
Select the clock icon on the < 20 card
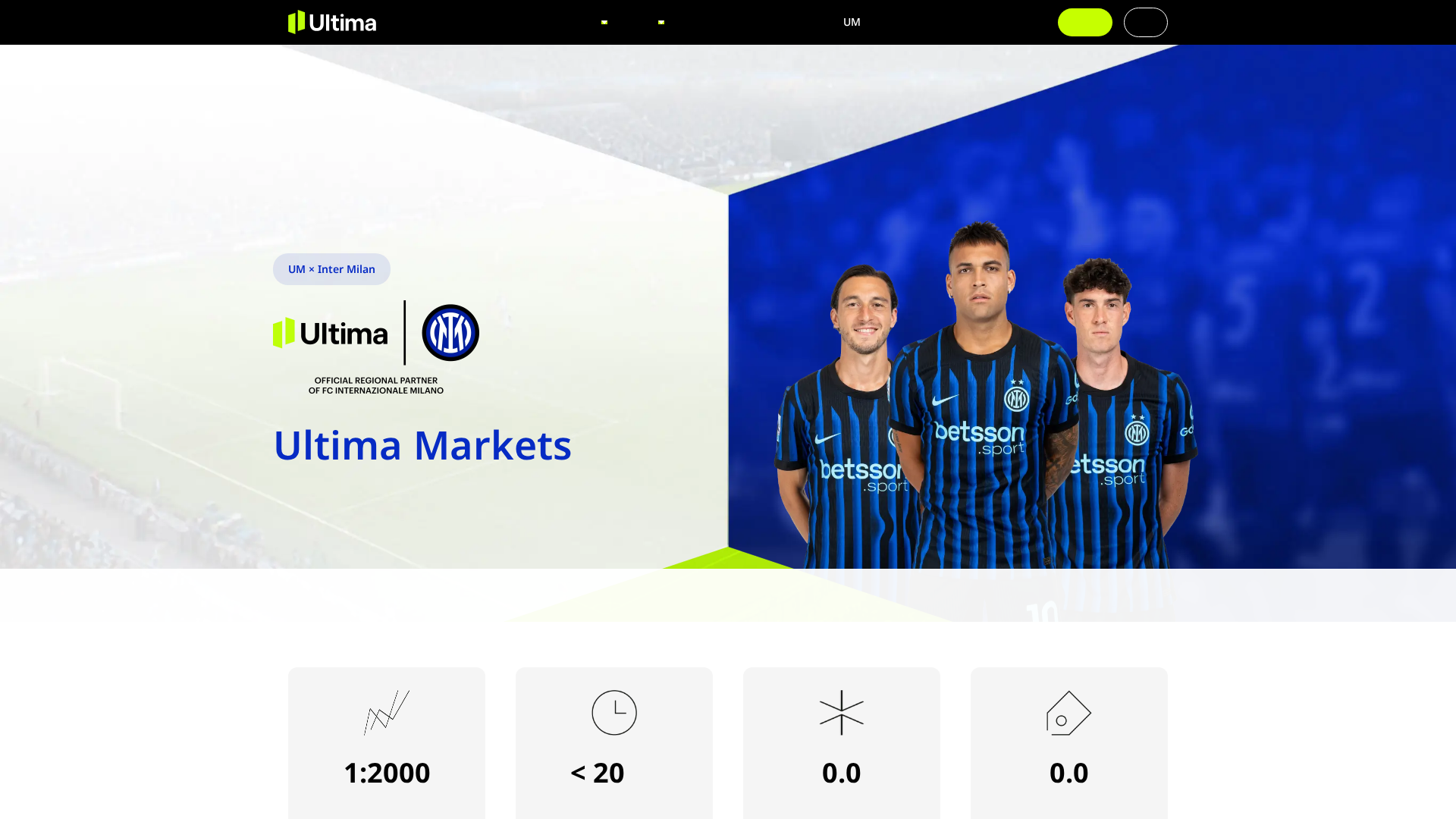pos(613,713)
